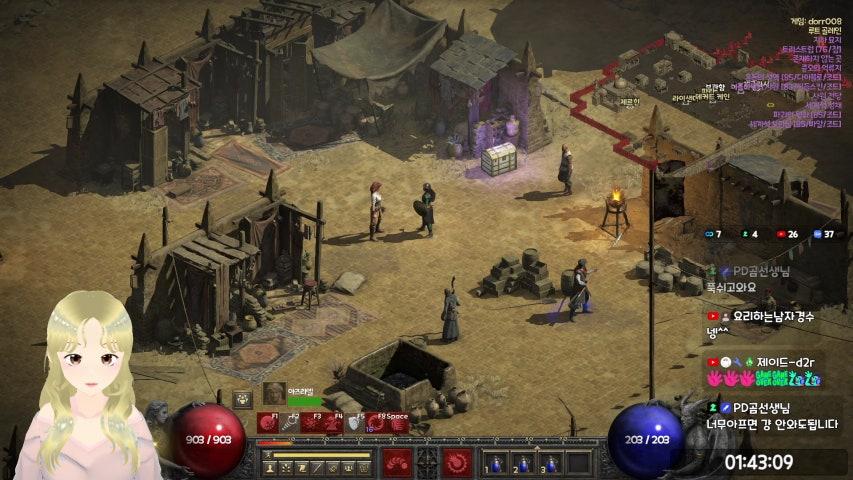
Task: Pick the F8 spiral skill icon
Action: pyautogui.click(x=377, y=424)
